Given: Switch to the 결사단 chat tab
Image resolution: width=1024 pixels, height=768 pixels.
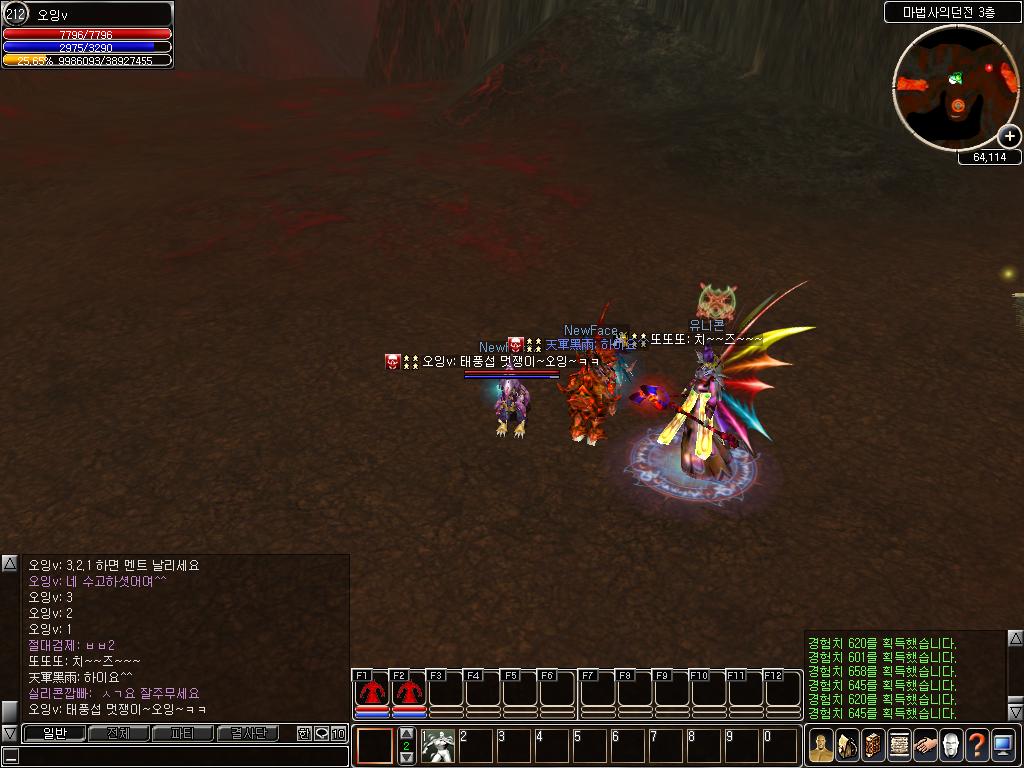Looking at the screenshot, I should [x=248, y=733].
